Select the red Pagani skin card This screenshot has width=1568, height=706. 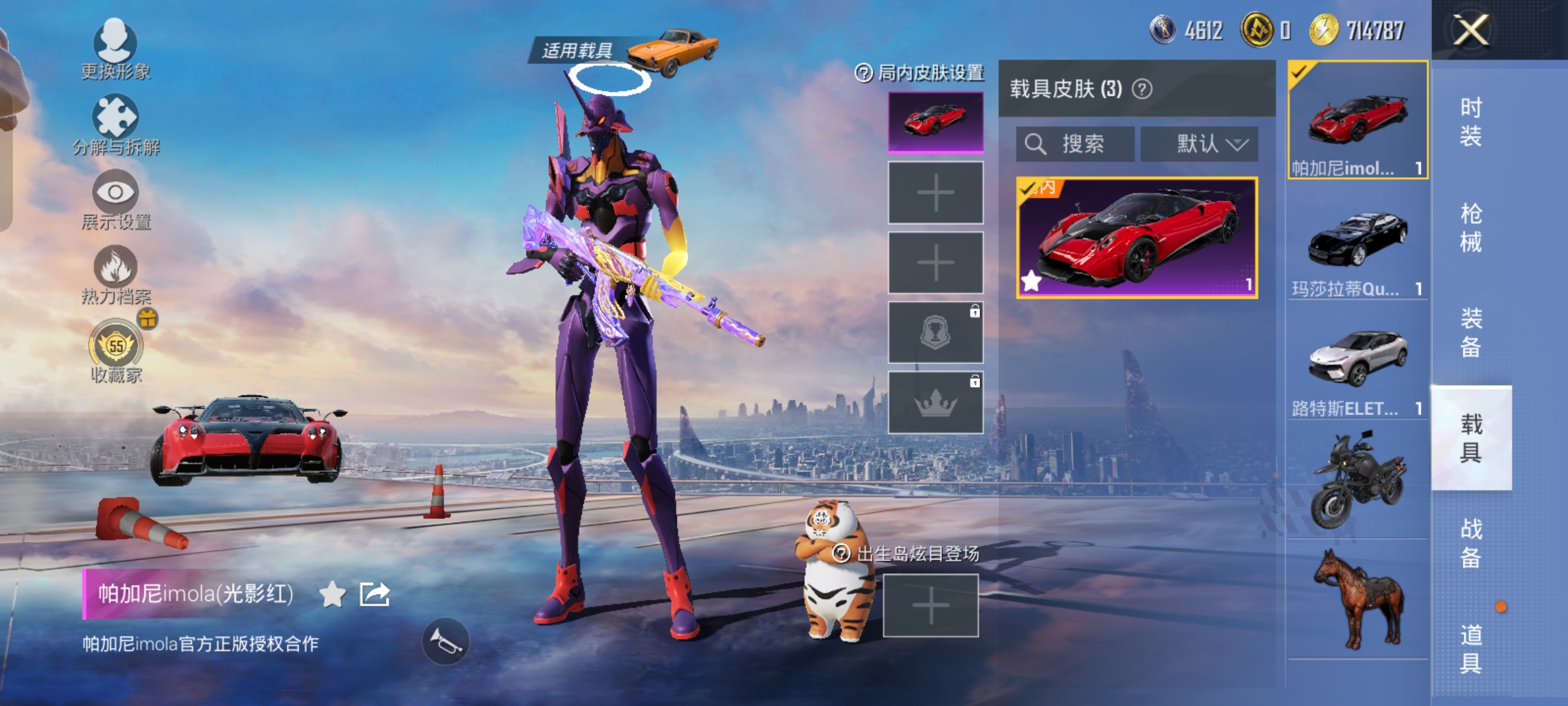pos(1137,238)
